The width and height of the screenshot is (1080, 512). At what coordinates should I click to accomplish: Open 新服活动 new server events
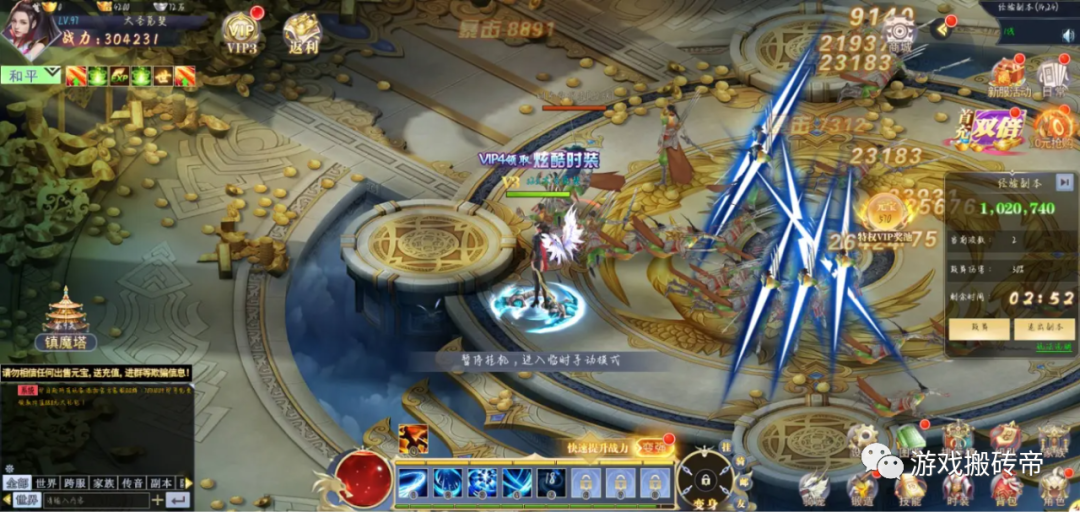click(1008, 77)
